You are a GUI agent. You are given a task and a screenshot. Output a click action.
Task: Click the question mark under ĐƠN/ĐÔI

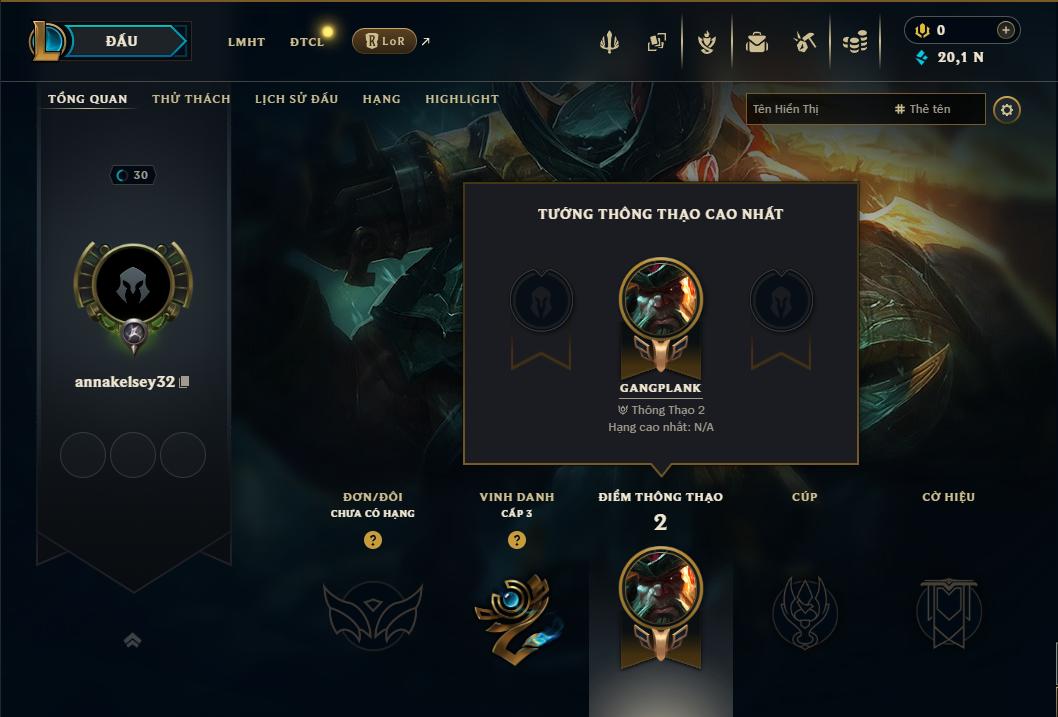(x=373, y=540)
